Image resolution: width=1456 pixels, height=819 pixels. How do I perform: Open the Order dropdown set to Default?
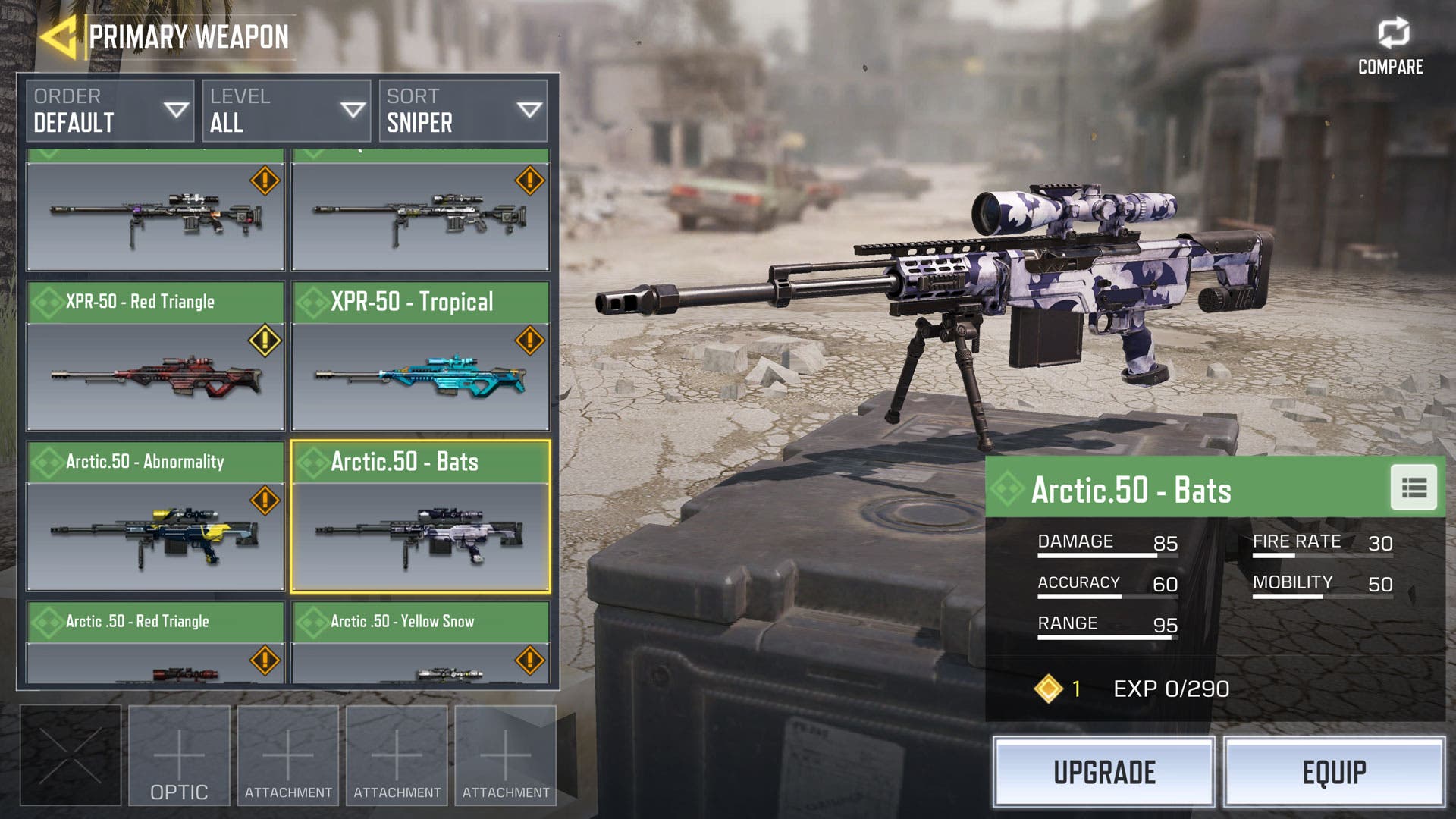(111, 111)
